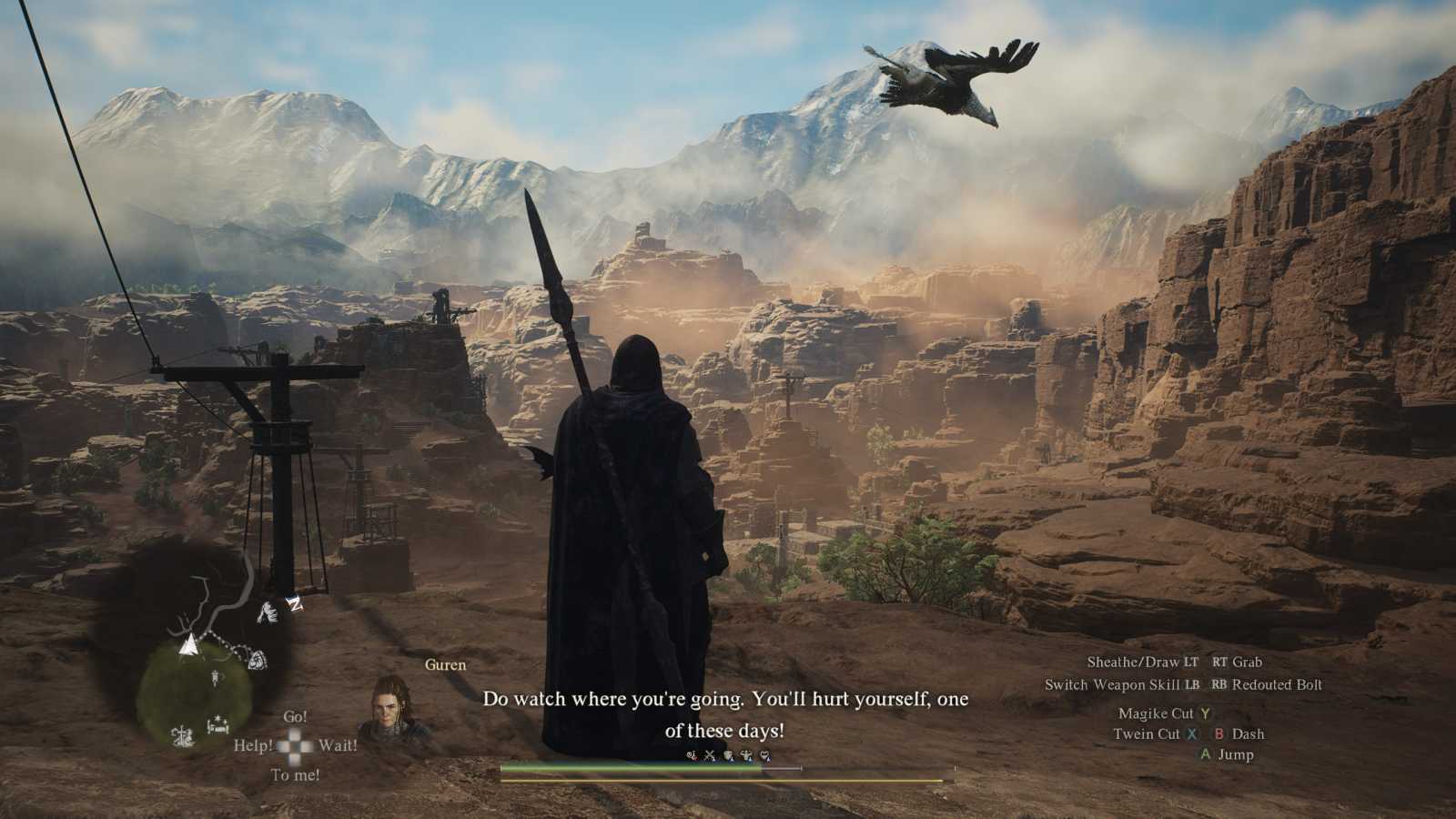The width and height of the screenshot is (1456, 819).
Task: Select the Help! pawn command
Action: [x=256, y=746]
